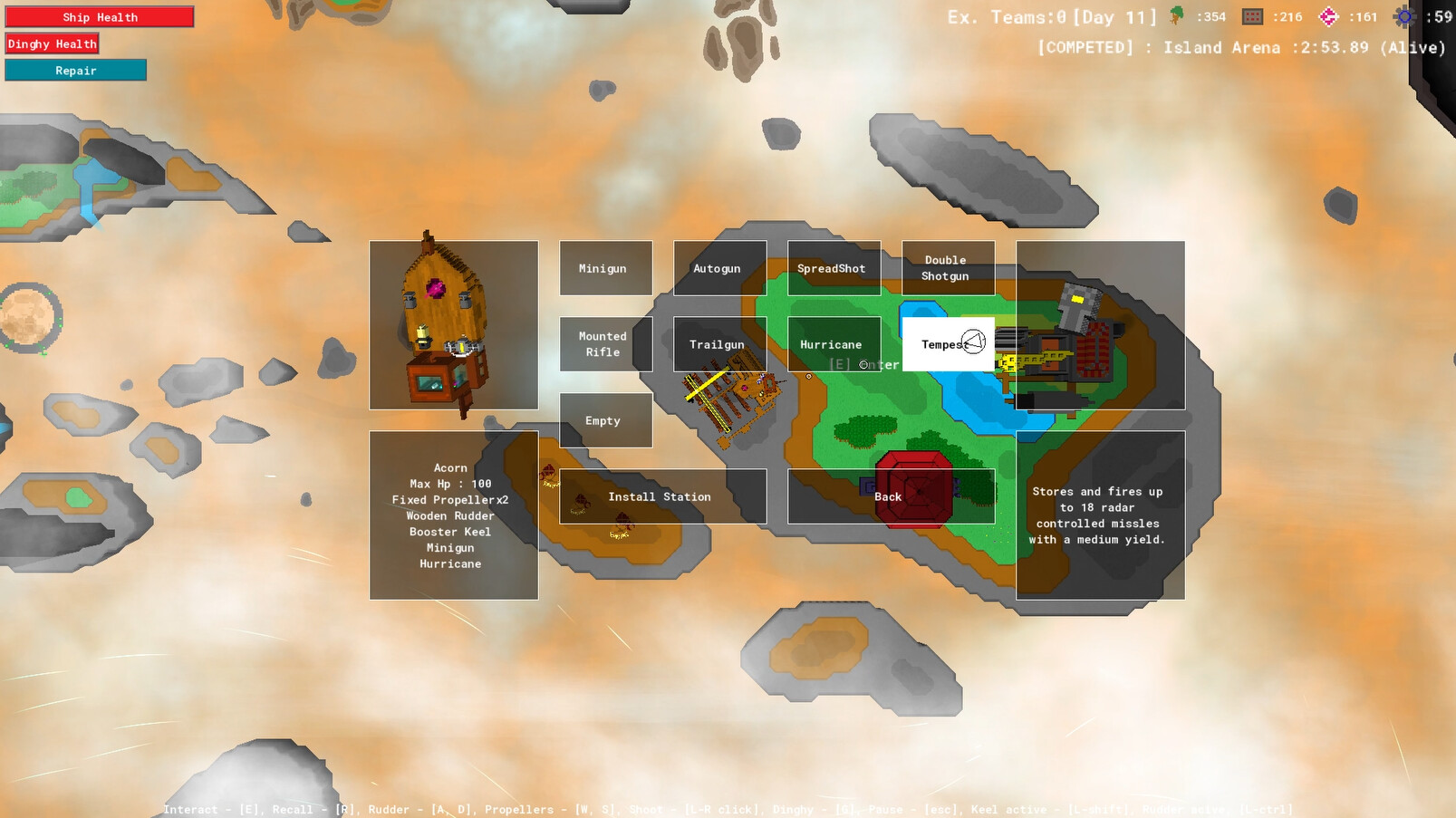Select the Trailgun weapon
The image size is (1456, 818).
(718, 344)
